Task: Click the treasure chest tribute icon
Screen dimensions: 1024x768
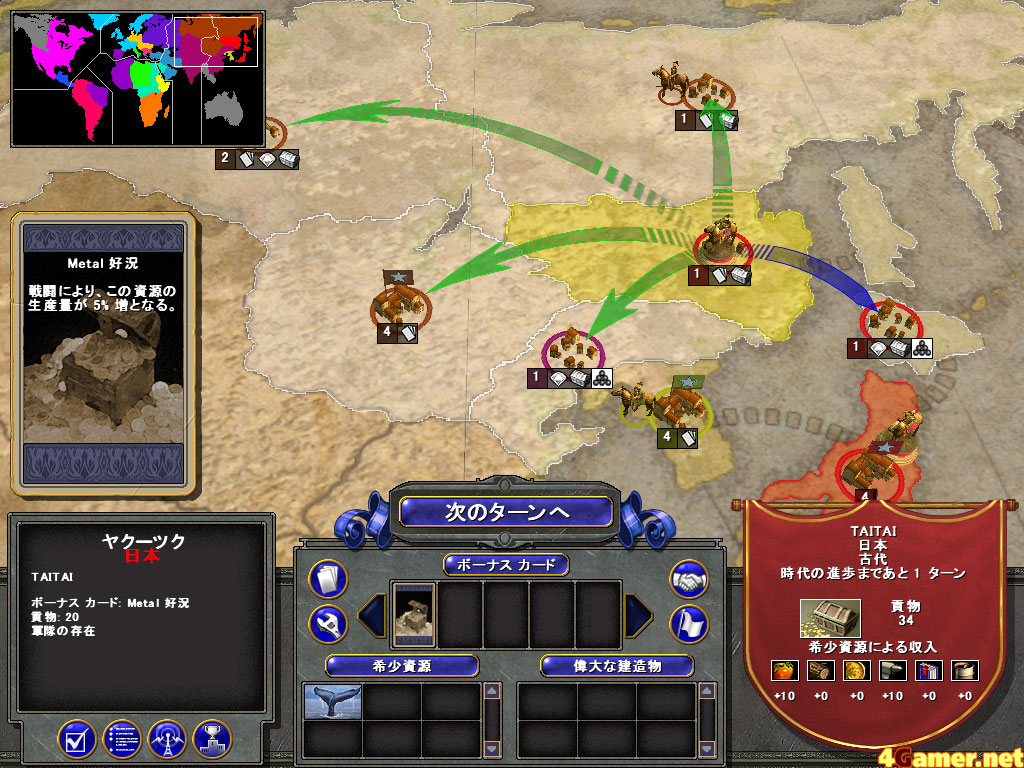Action: [x=830, y=619]
